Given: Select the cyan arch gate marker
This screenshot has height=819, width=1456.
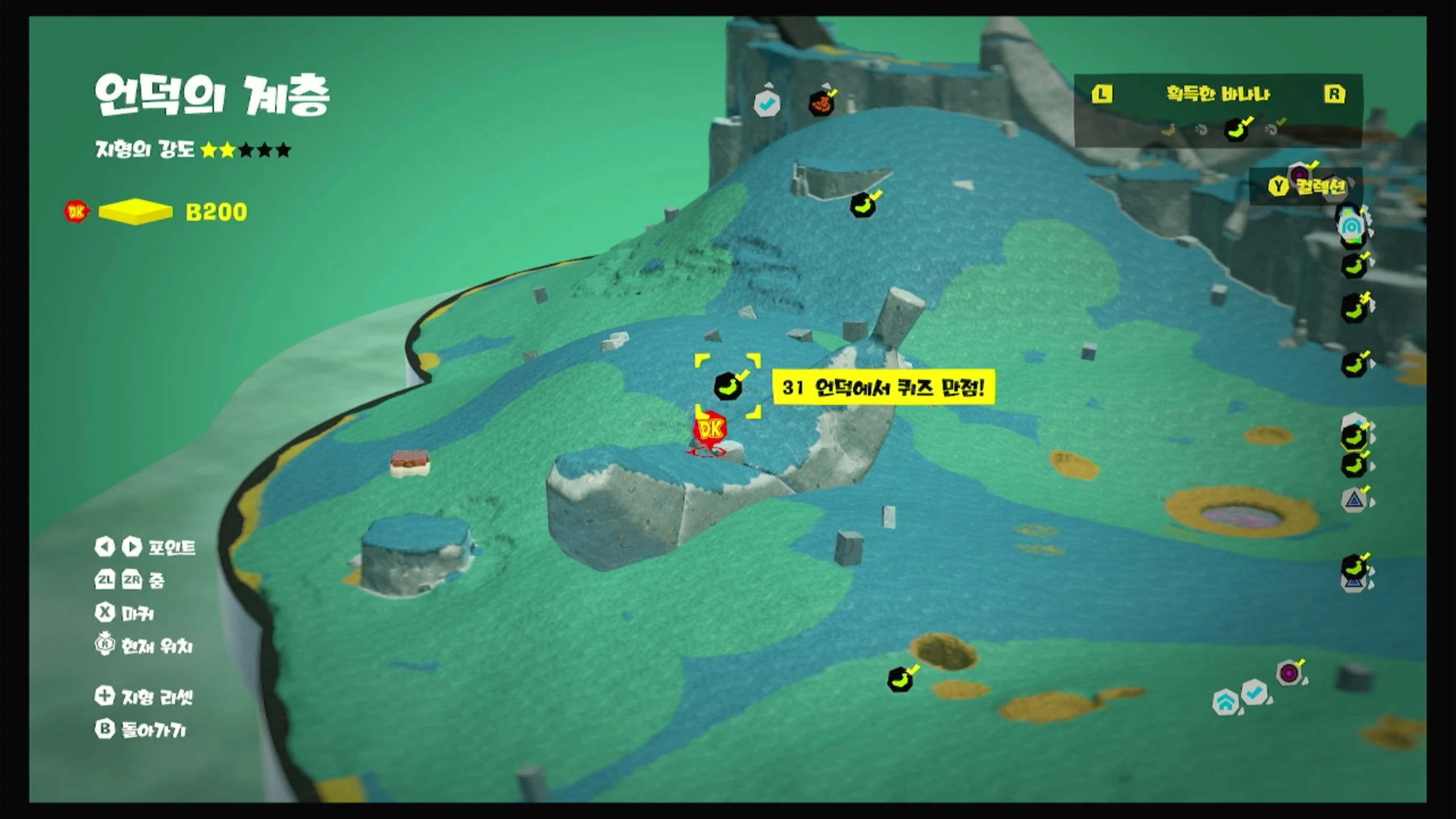Looking at the screenshot, I should coord(1351,226).
